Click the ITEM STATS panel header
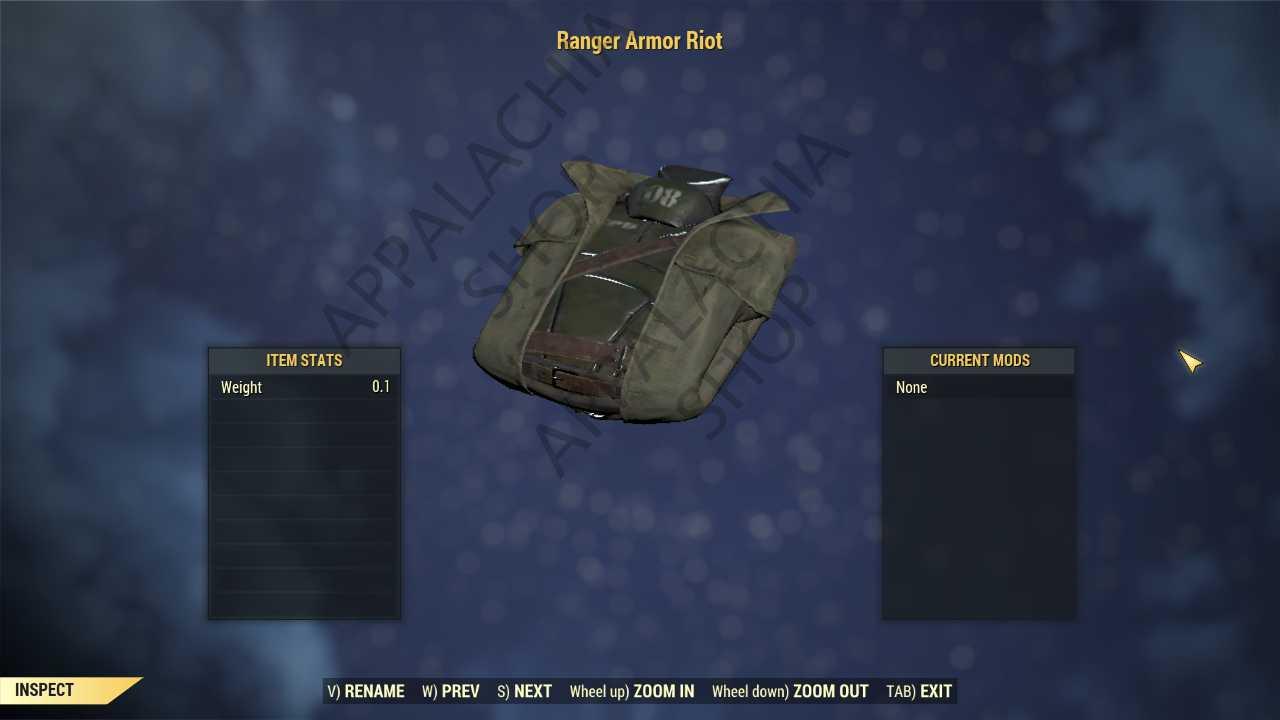 click(x=304, y=360)
